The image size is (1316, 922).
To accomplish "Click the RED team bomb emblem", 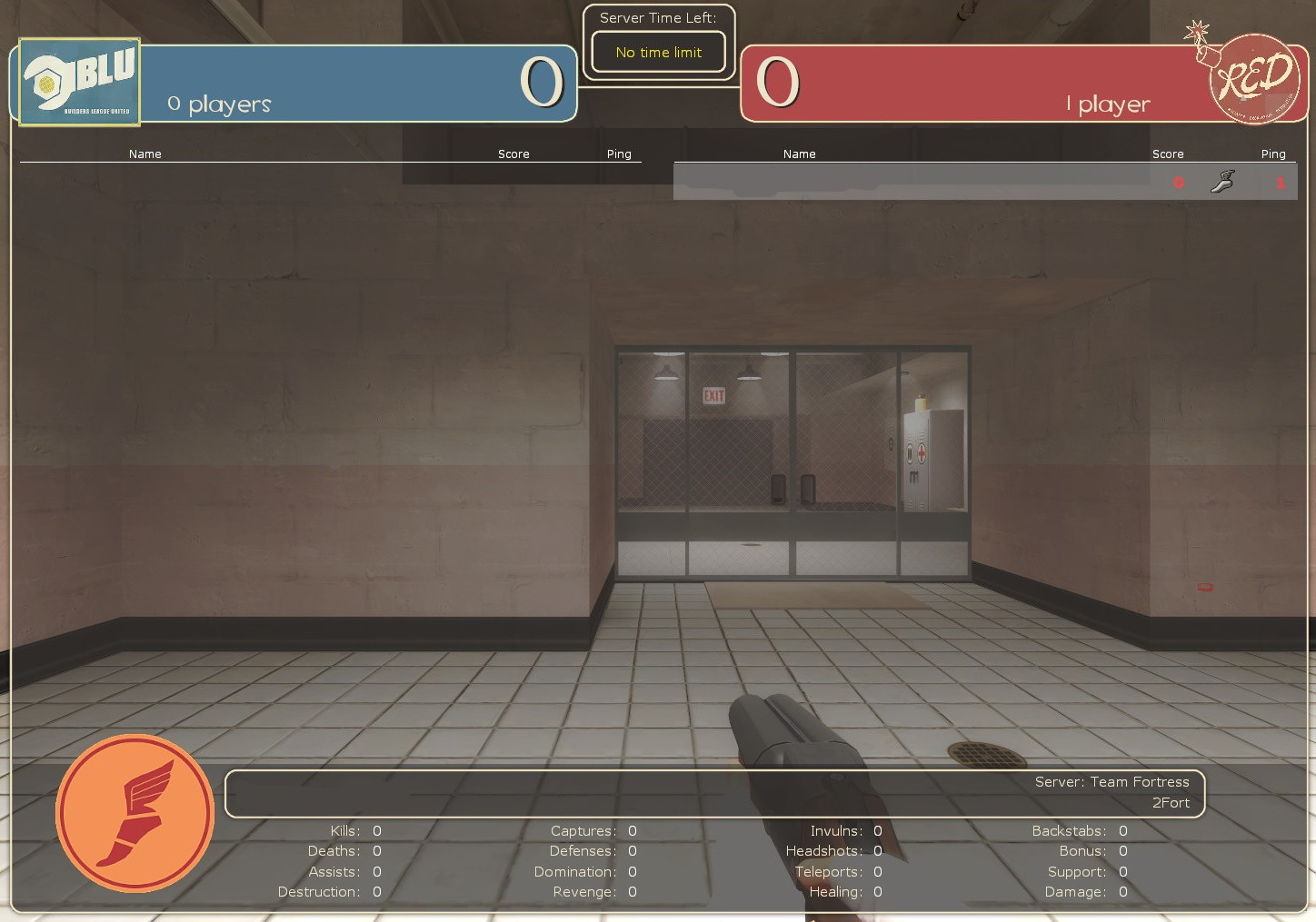I will (1255, 77).
